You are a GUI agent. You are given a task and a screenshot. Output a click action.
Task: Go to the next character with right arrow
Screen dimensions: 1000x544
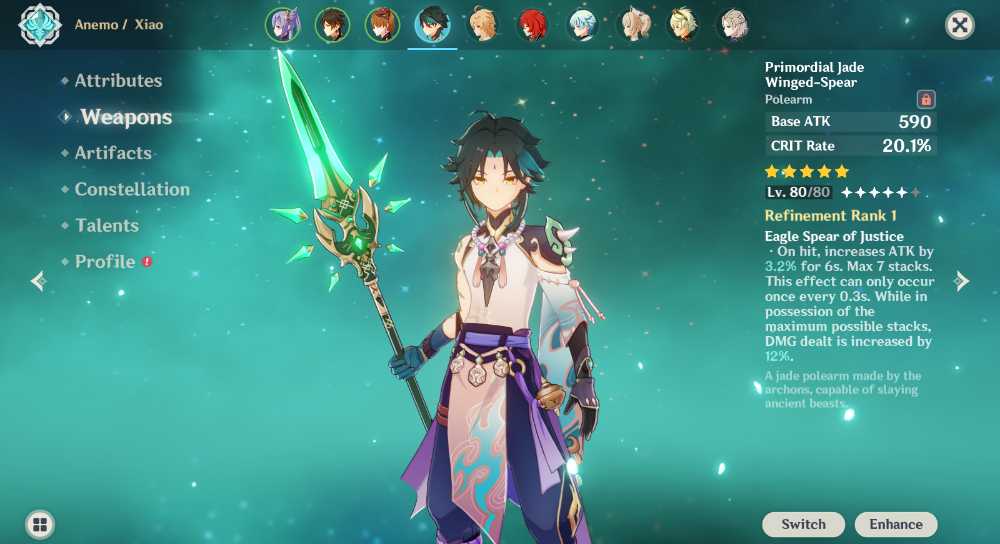pos(962,281)
